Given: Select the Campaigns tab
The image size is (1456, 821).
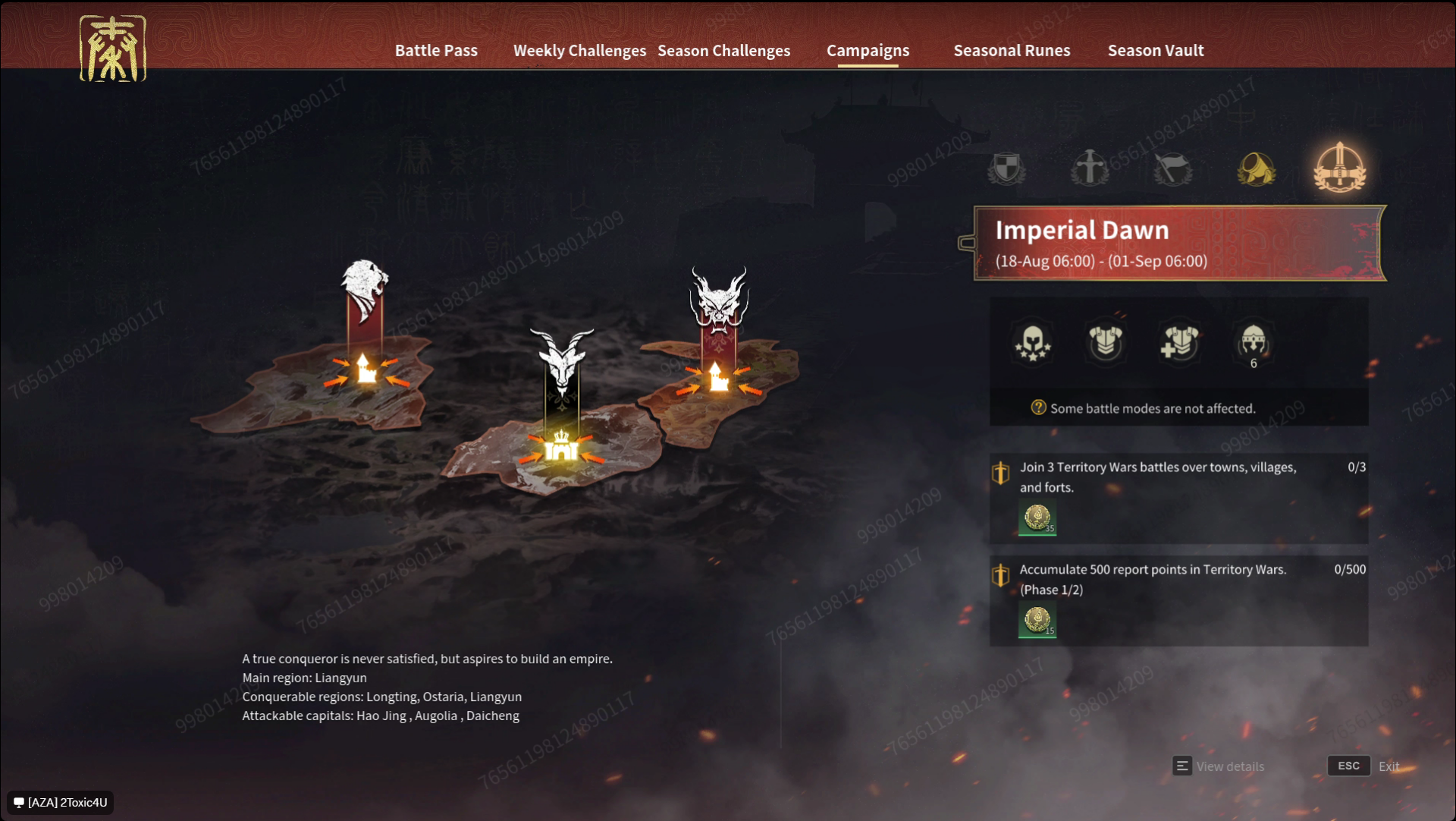Looking at the screenshot, I should (868, 50).
